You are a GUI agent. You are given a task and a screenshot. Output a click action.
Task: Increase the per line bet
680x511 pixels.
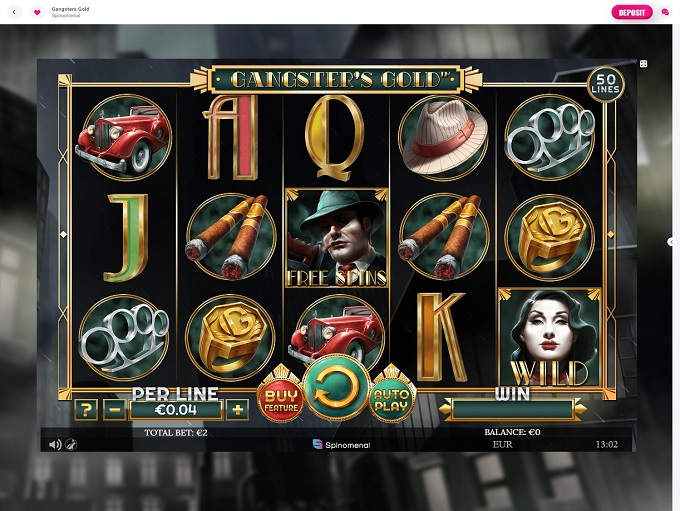237,409
